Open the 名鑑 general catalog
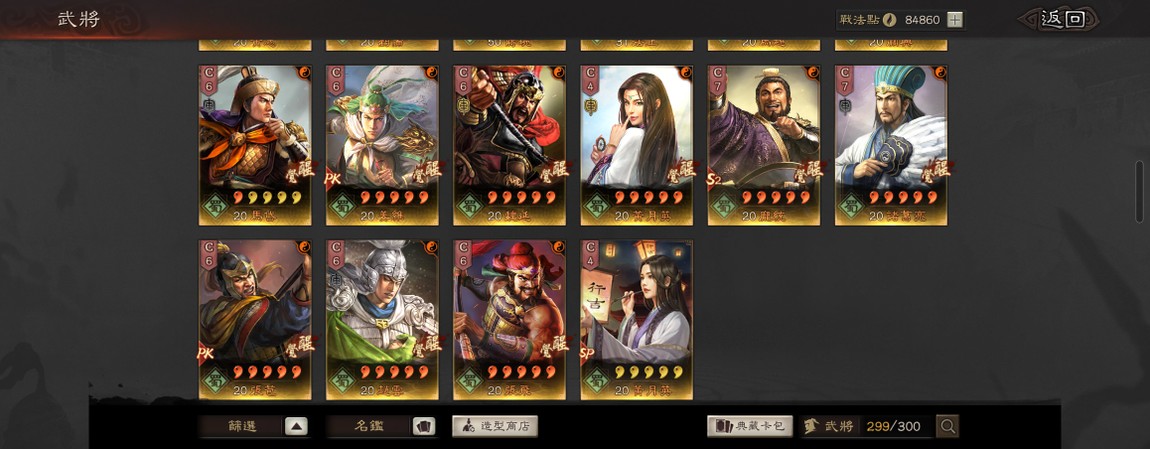Screen dimensions: 1150x449 (380, 426)
